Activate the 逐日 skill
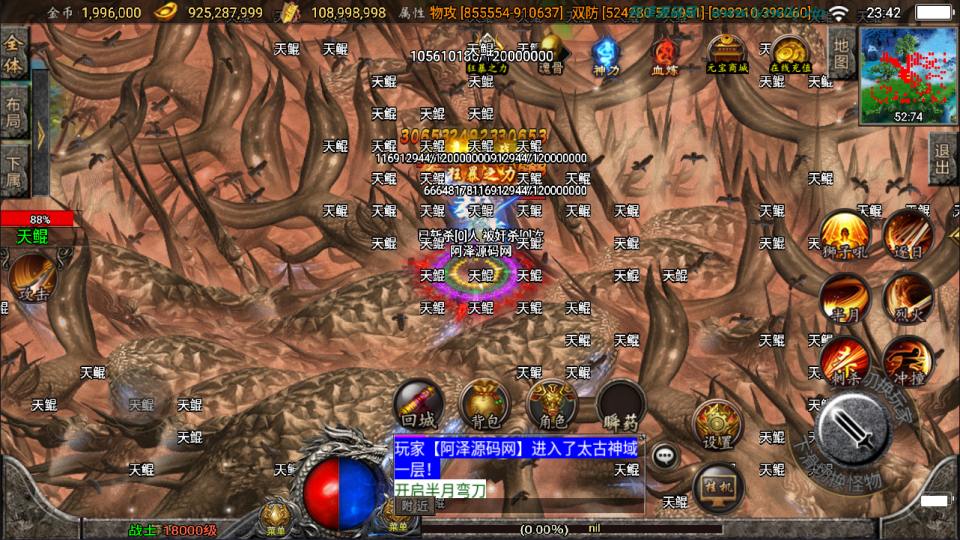This screenshot has height=540, width=960. pos(907,235)
